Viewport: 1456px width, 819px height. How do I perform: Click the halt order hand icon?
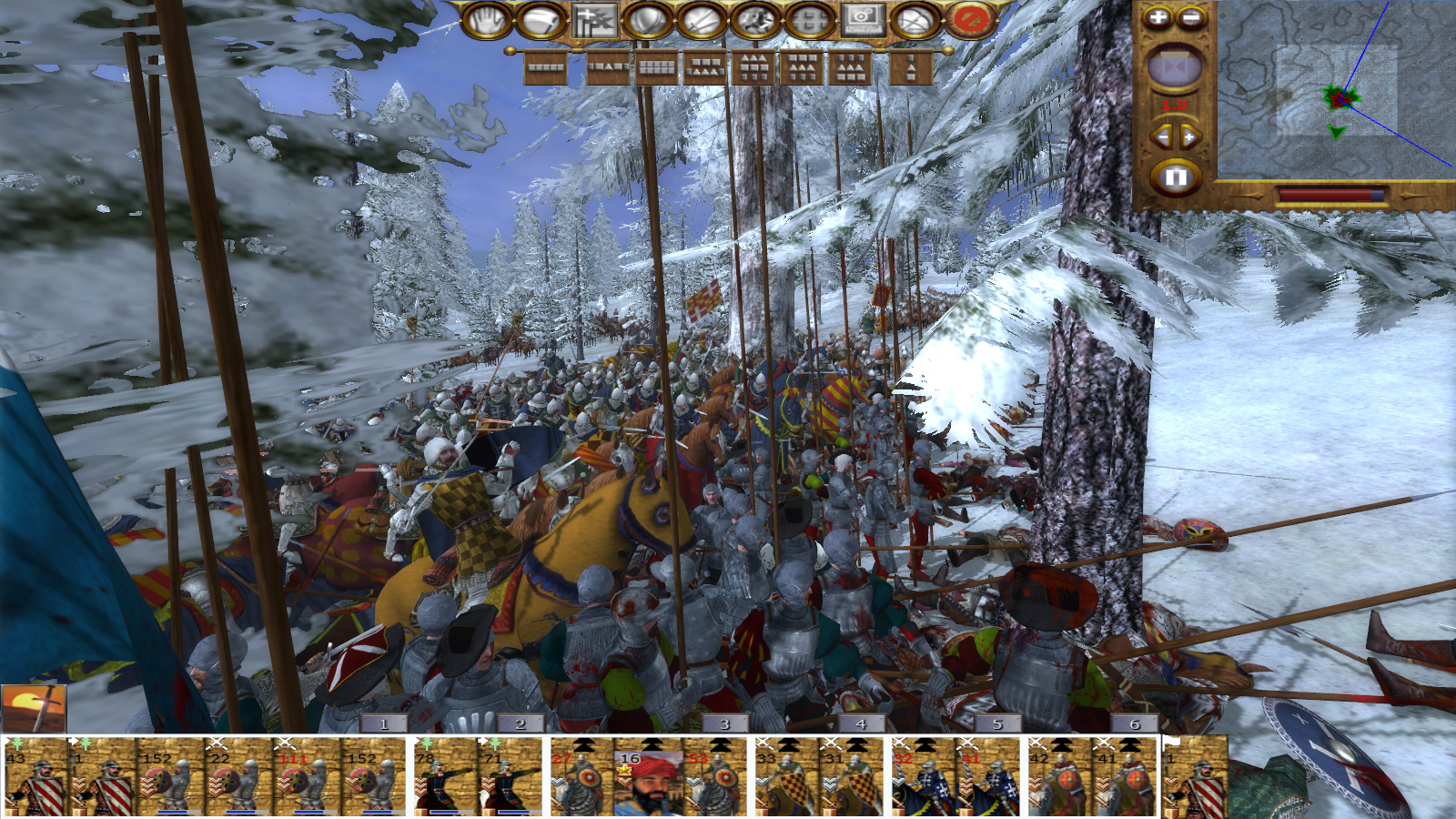point(486,20)
